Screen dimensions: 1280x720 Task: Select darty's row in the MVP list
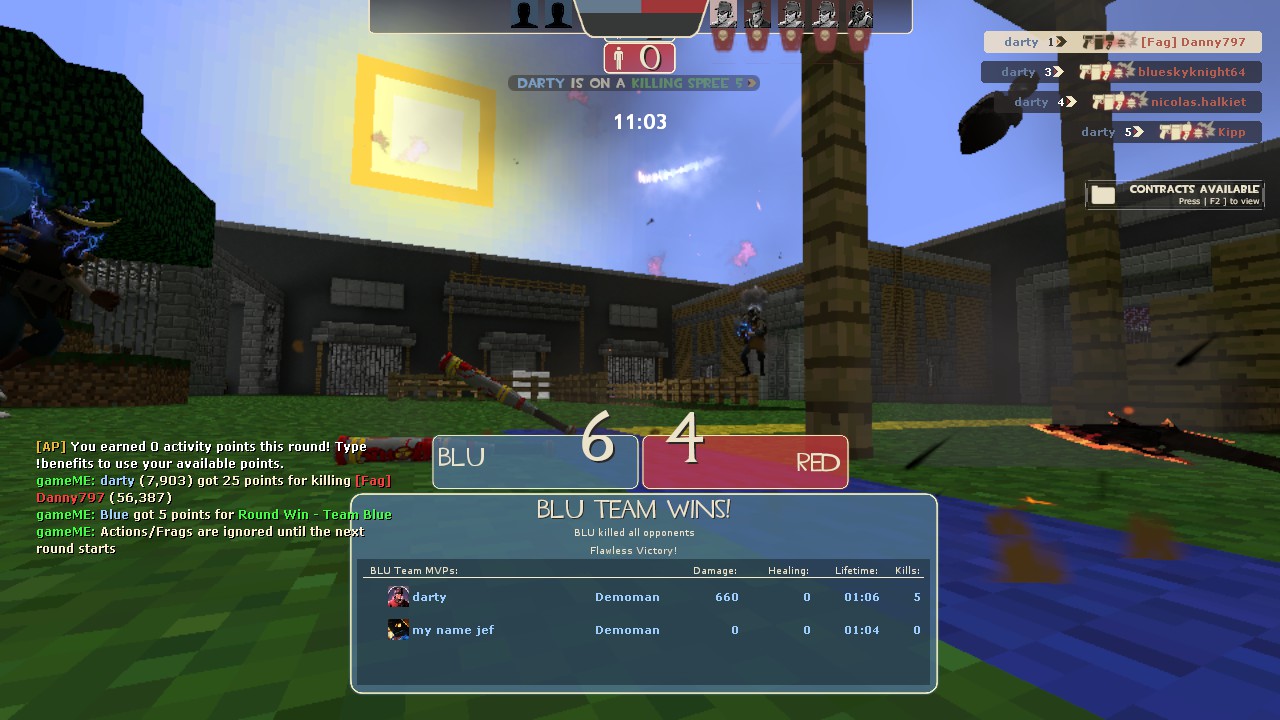tap(645, 597)
